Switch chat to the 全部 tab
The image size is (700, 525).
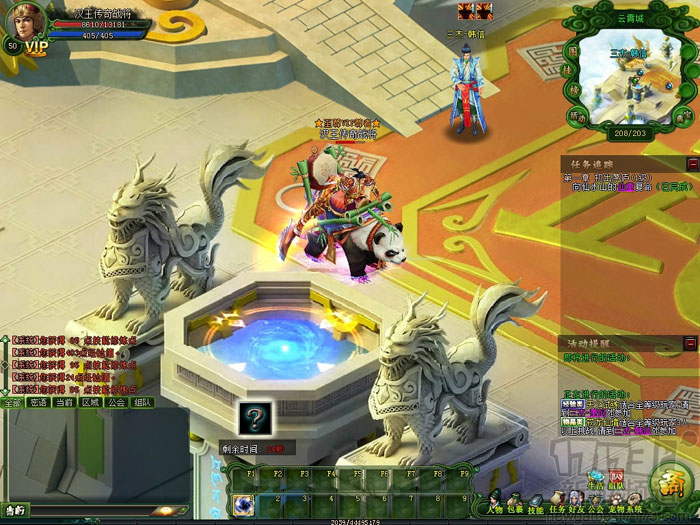pos(12,403)
